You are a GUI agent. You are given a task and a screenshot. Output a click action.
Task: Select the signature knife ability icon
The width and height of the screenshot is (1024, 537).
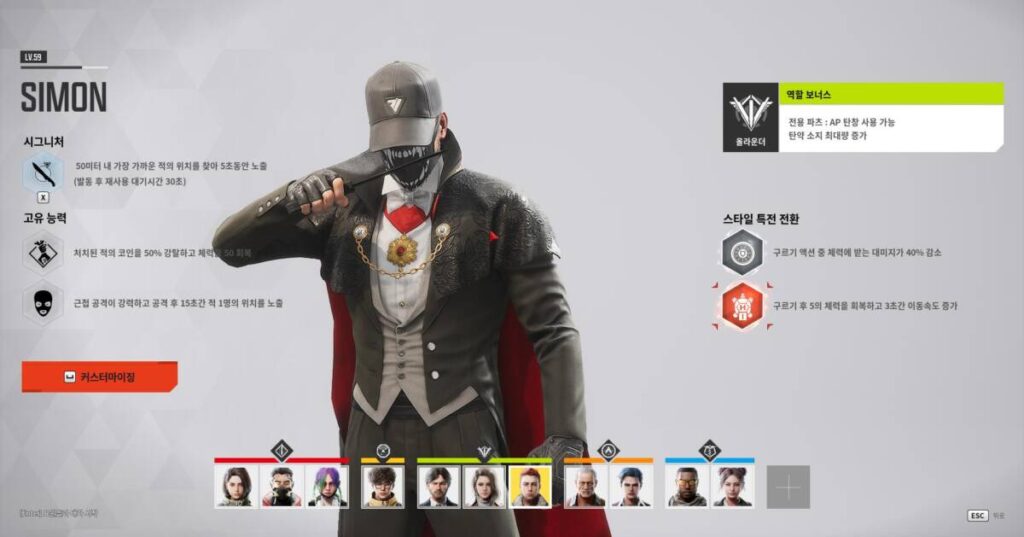click(43, 173)
